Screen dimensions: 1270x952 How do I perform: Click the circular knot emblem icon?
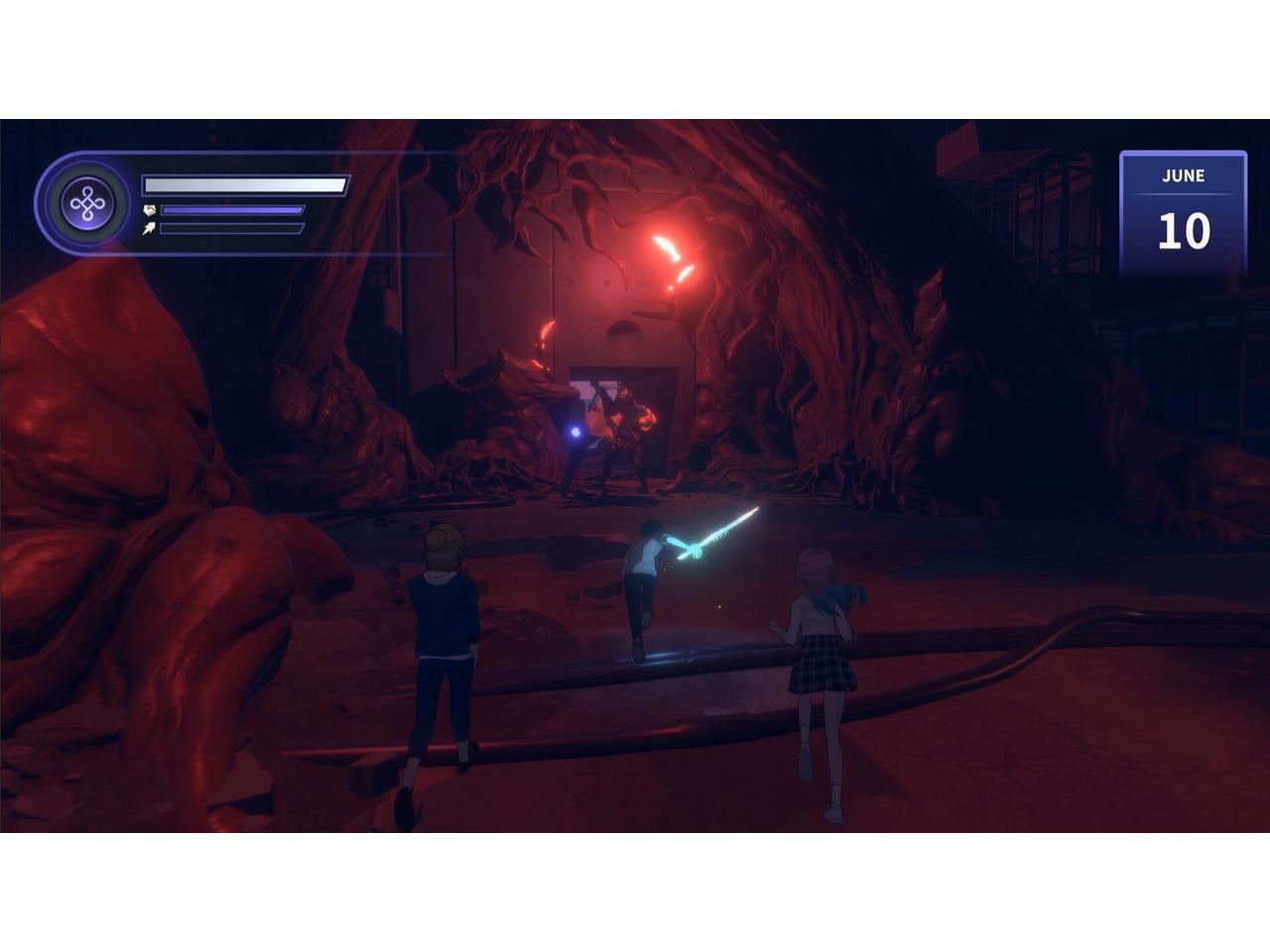pyautogui.click(x=88, y=204)
